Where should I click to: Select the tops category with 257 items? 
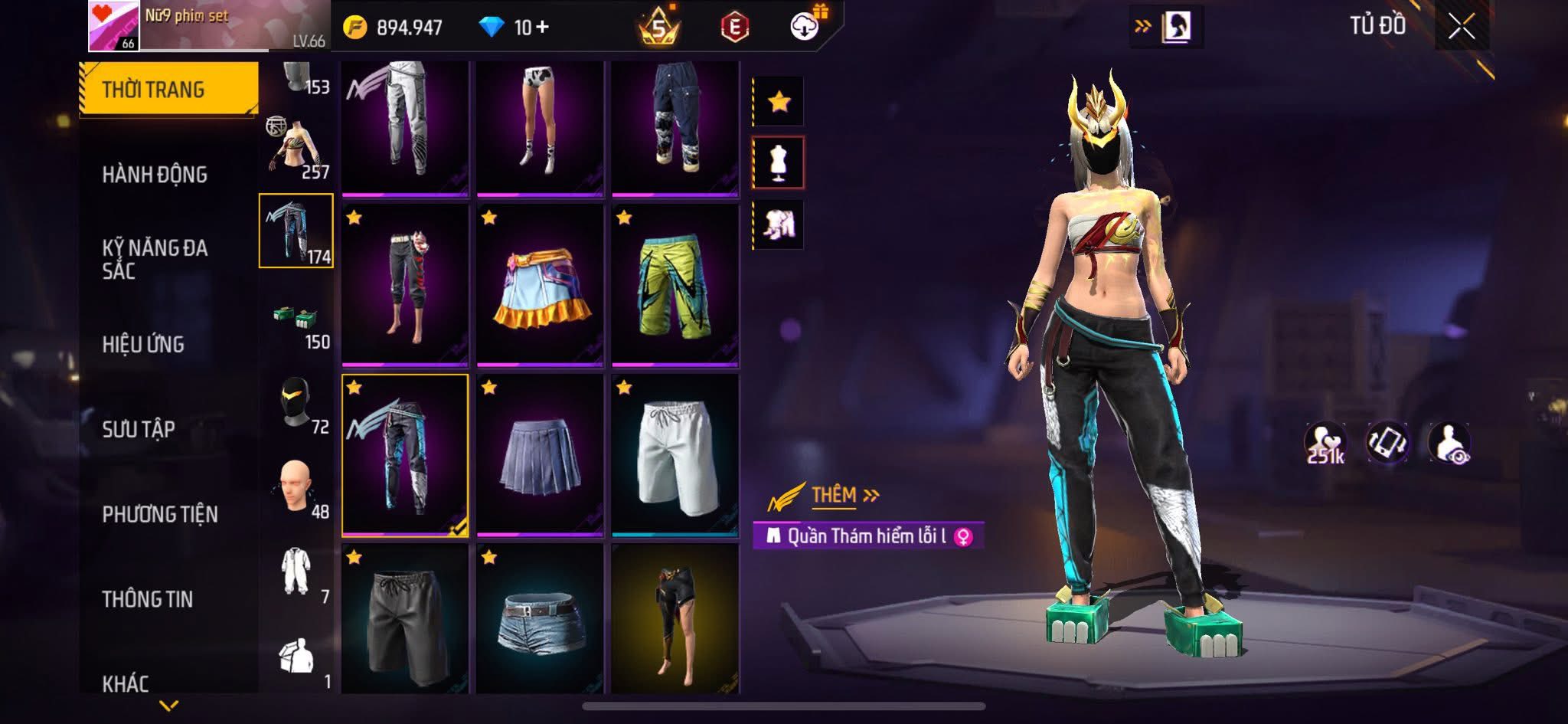tap(296, 149)
